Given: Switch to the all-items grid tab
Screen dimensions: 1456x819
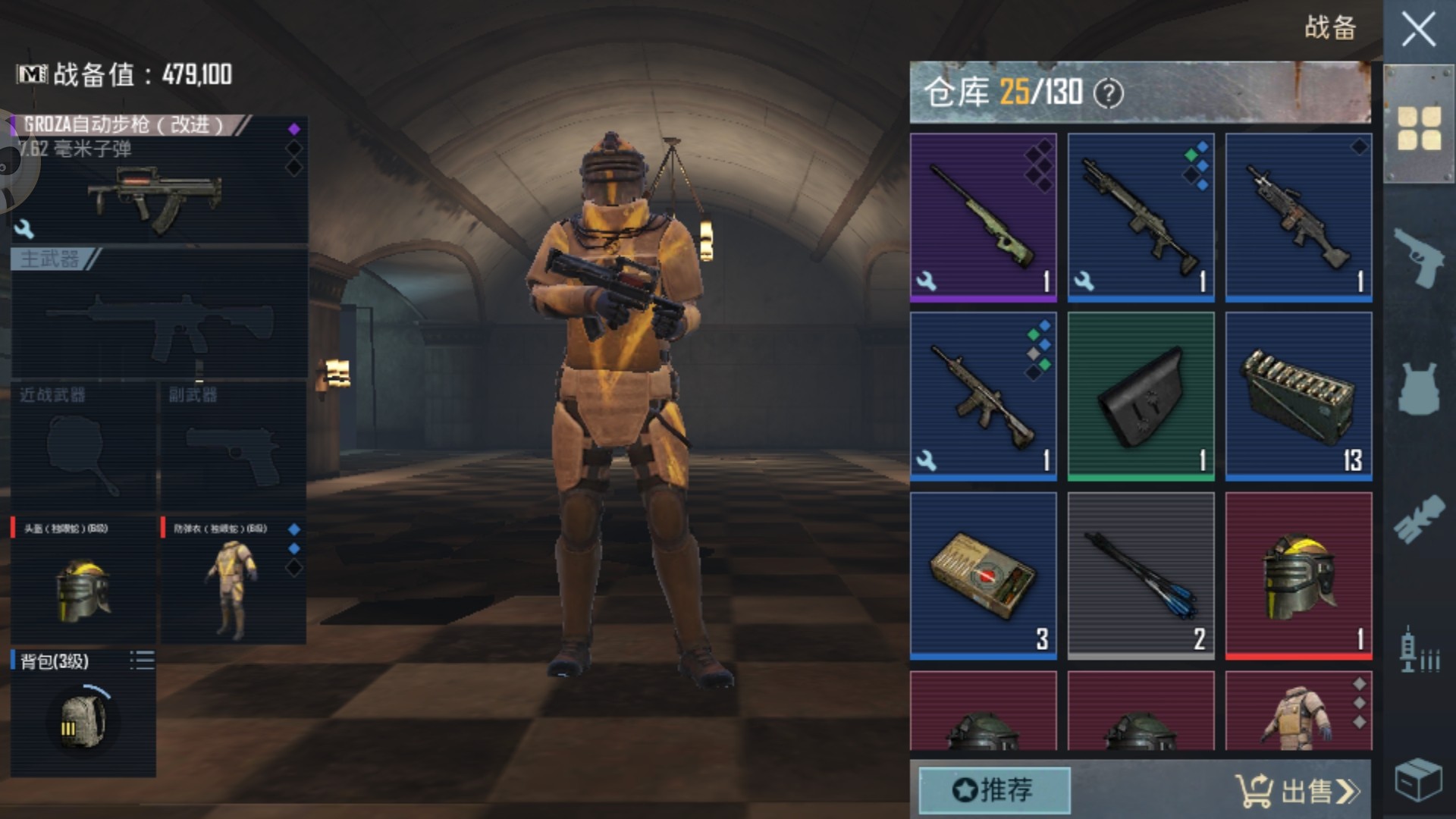Looking at the screenshot, I should pos(1419,127).
